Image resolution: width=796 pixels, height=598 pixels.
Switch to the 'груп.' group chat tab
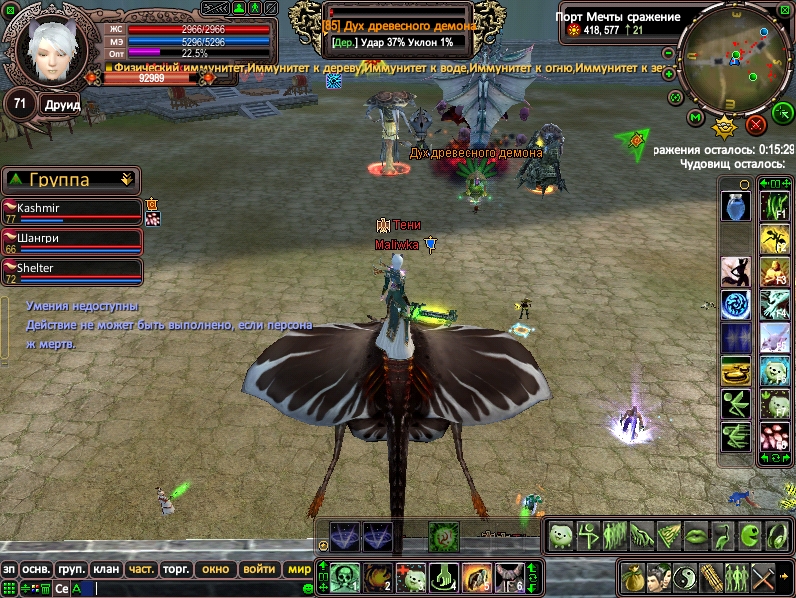pos(71,569)
